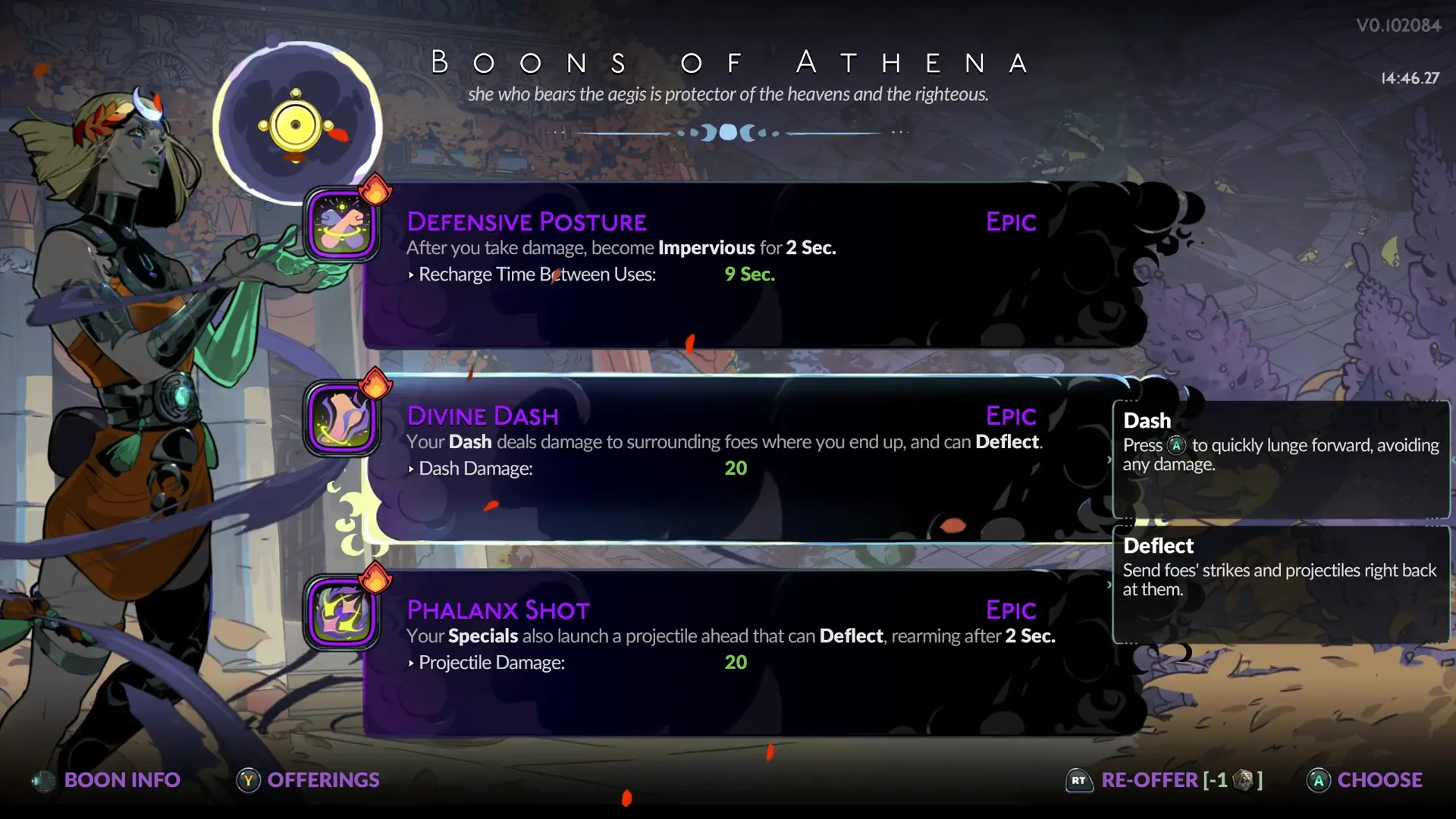The image size is (1456, 819).
Task: Click Athena's golden aegis symbol
Action: [295, 124]
